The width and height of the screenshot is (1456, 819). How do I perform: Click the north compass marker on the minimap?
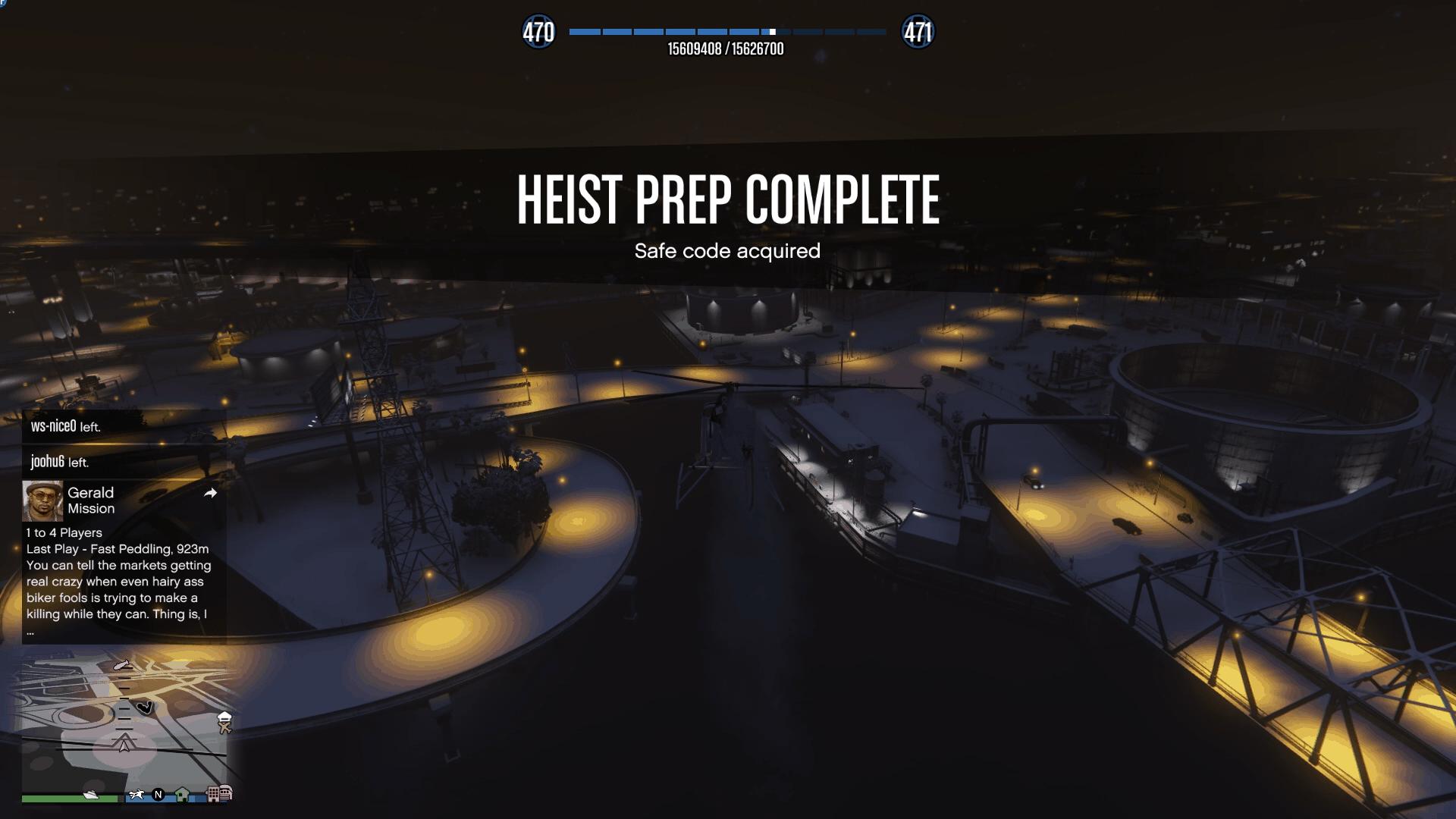click(x=158, y=795)
